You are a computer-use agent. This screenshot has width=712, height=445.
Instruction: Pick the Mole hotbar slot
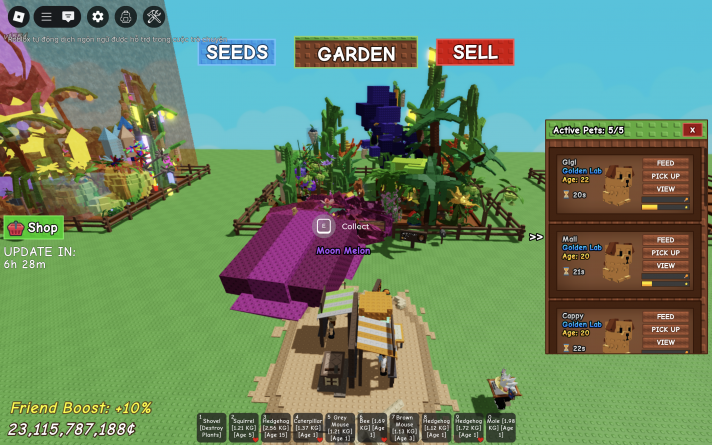501,427
